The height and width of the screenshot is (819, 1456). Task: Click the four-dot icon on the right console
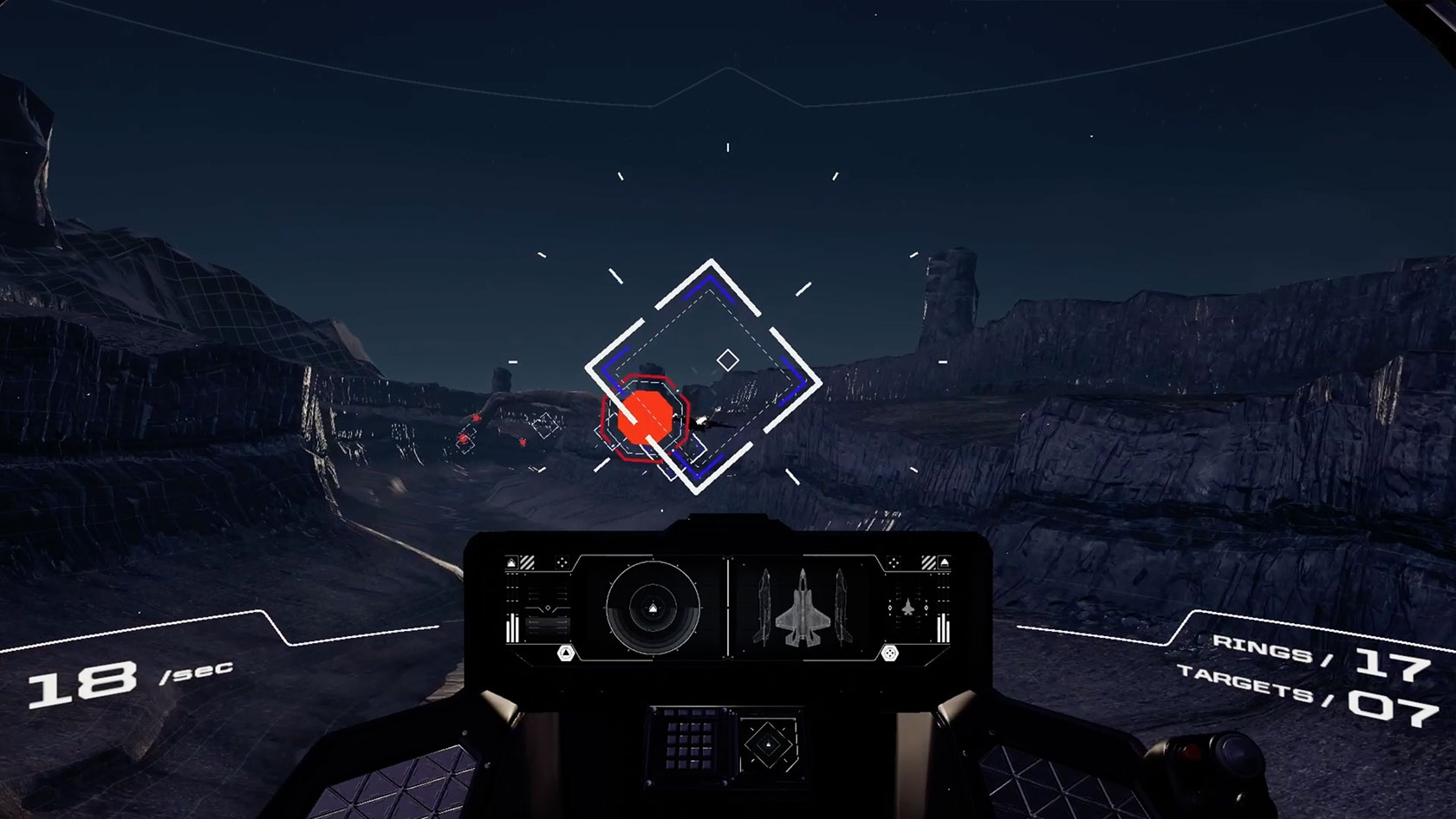coord(892,563)
